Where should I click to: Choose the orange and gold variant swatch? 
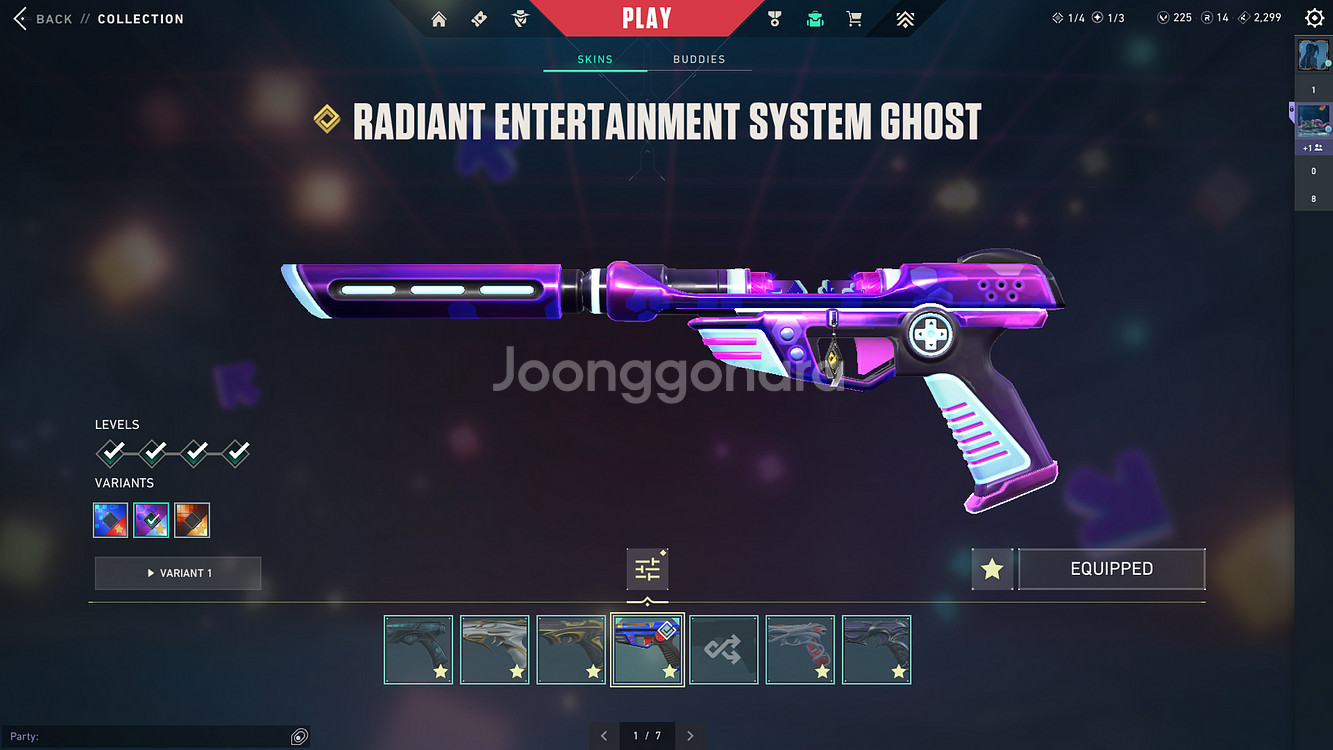coord(192,520)
